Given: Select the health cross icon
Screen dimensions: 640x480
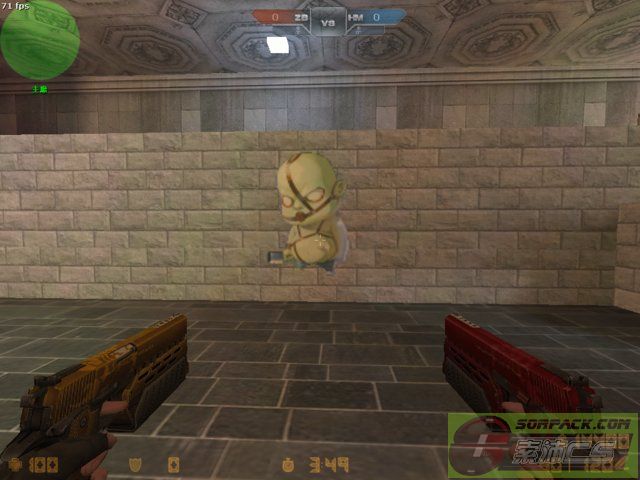Looking at the screenshot, I should pyautogui.click(x=15, y=465).
